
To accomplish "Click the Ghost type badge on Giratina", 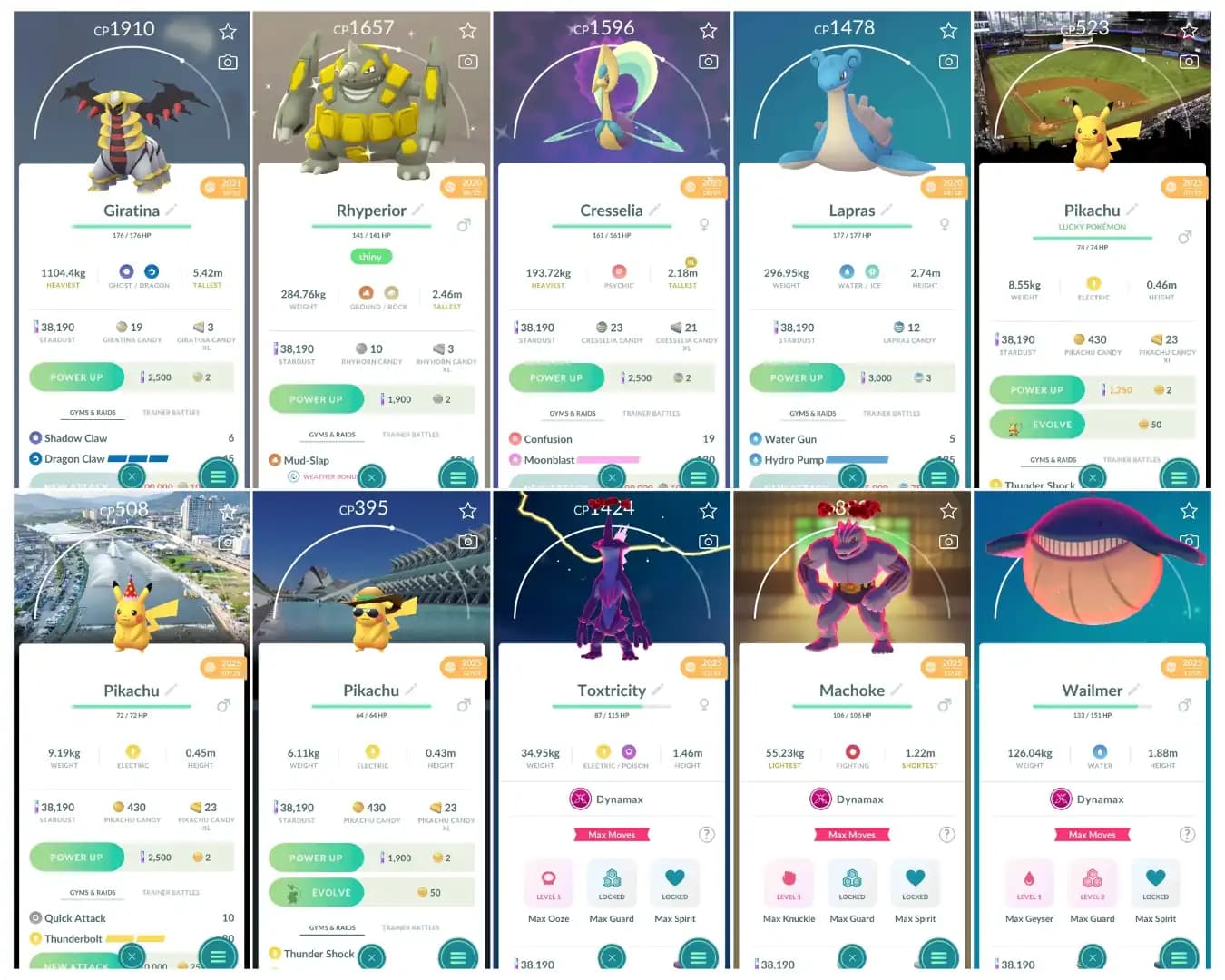I will (125, 272).
